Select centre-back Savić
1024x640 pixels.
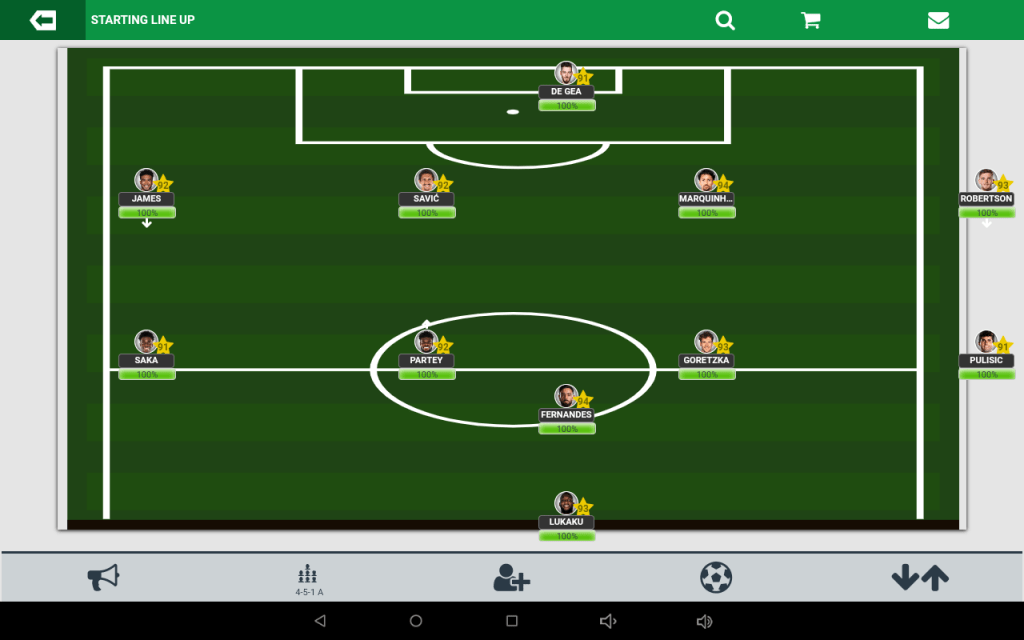click(x=427, y=183)
